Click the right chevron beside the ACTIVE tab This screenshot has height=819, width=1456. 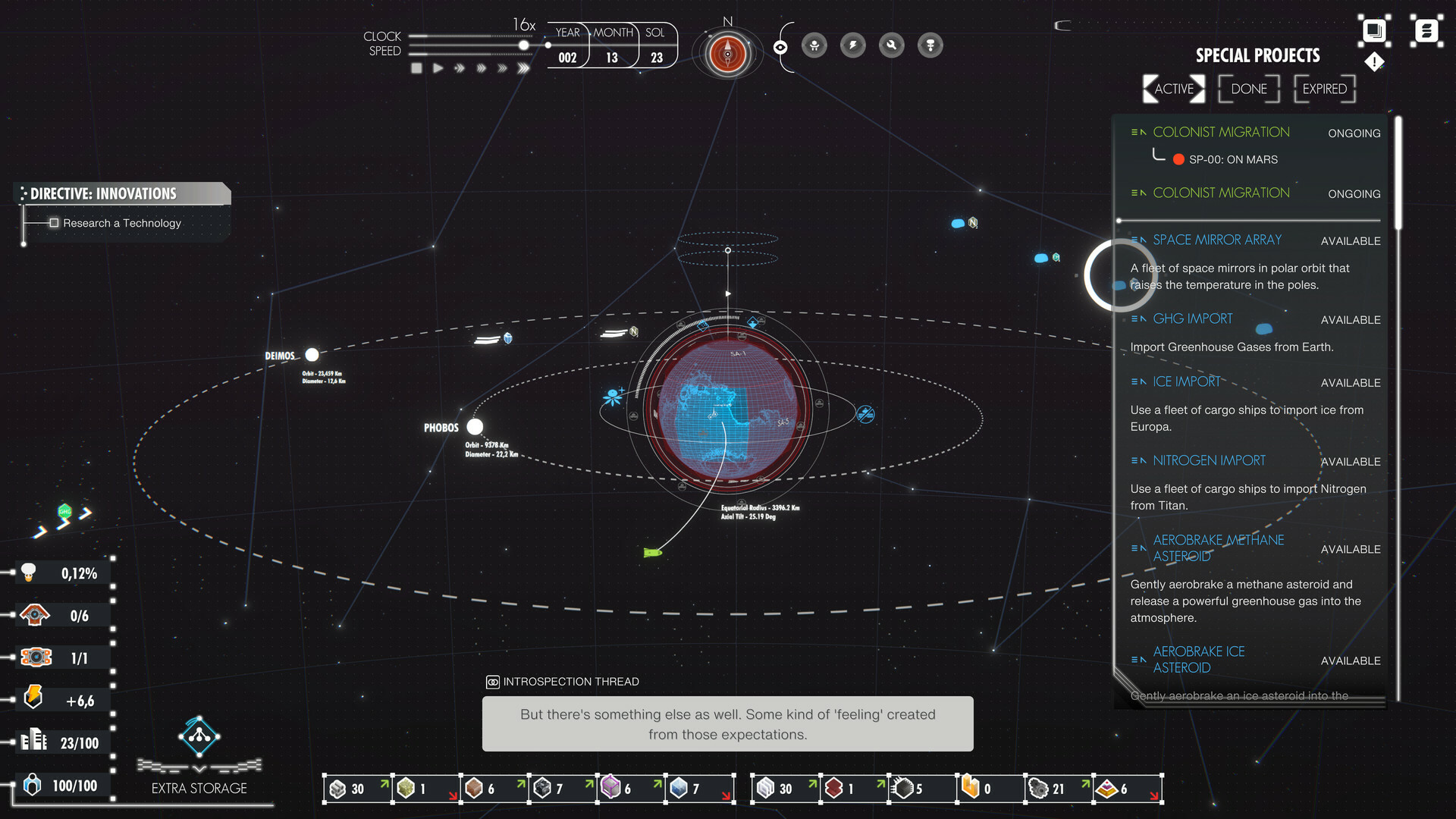pyautogui.click(x=1197, y=89)
